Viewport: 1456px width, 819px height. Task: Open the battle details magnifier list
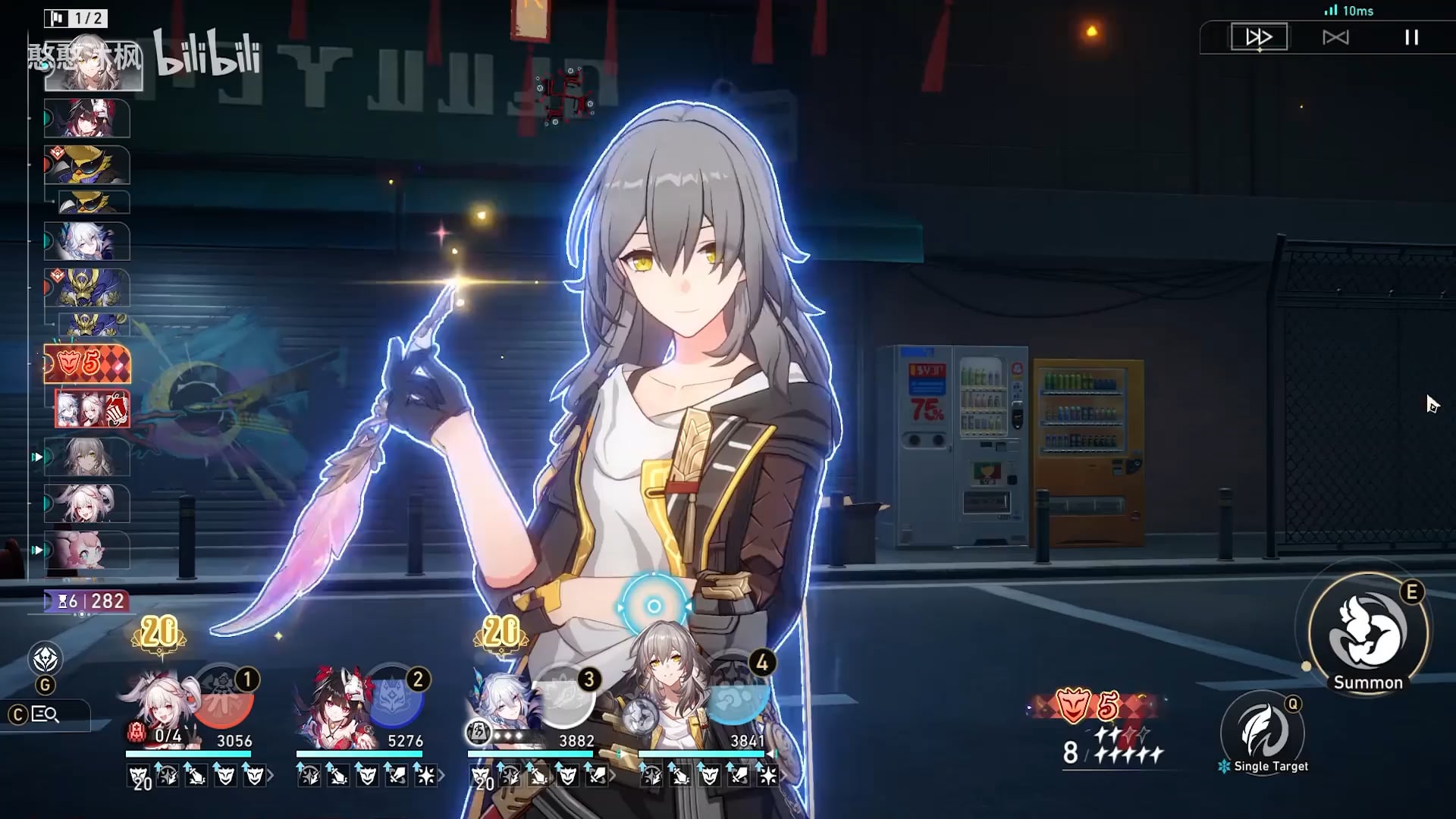(x=45, y=714)
